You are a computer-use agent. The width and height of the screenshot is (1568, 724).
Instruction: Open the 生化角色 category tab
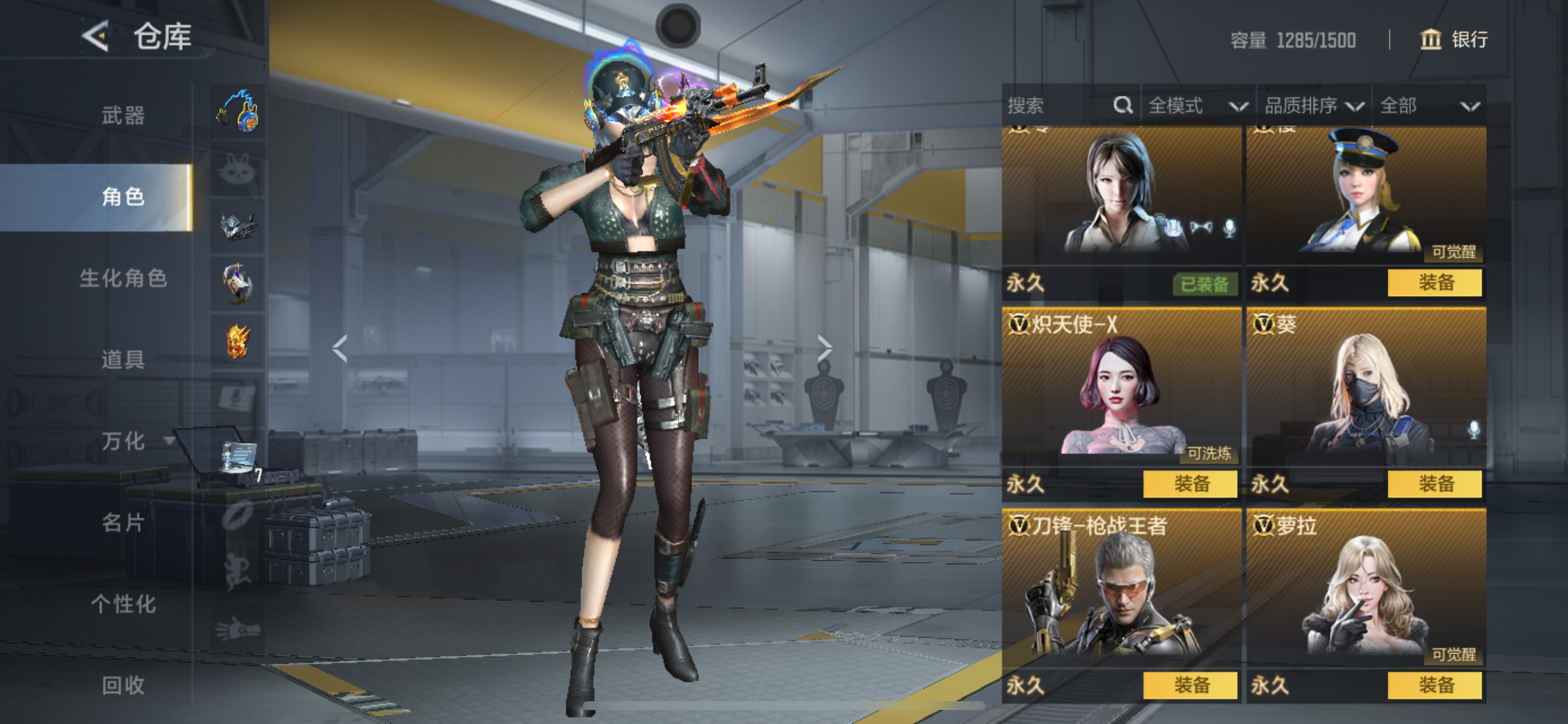[x=123, y=279]
